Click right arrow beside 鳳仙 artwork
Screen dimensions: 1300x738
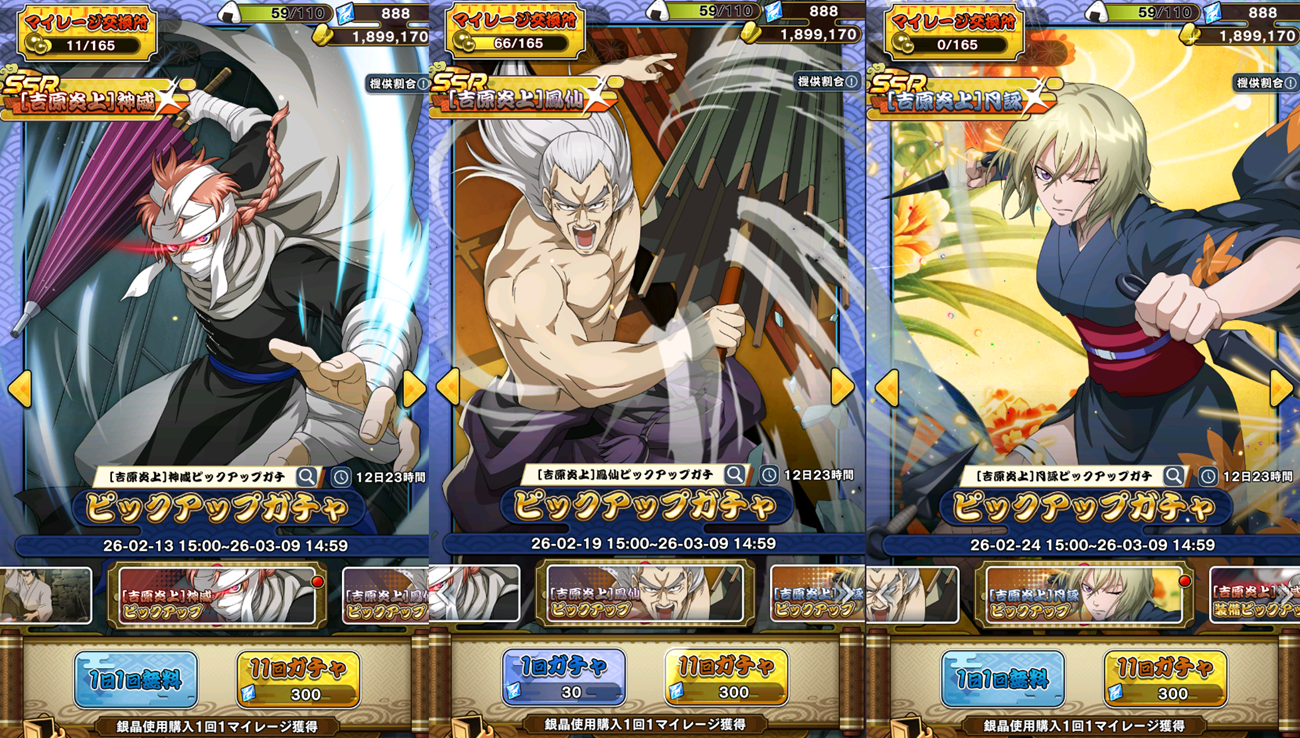842,387
